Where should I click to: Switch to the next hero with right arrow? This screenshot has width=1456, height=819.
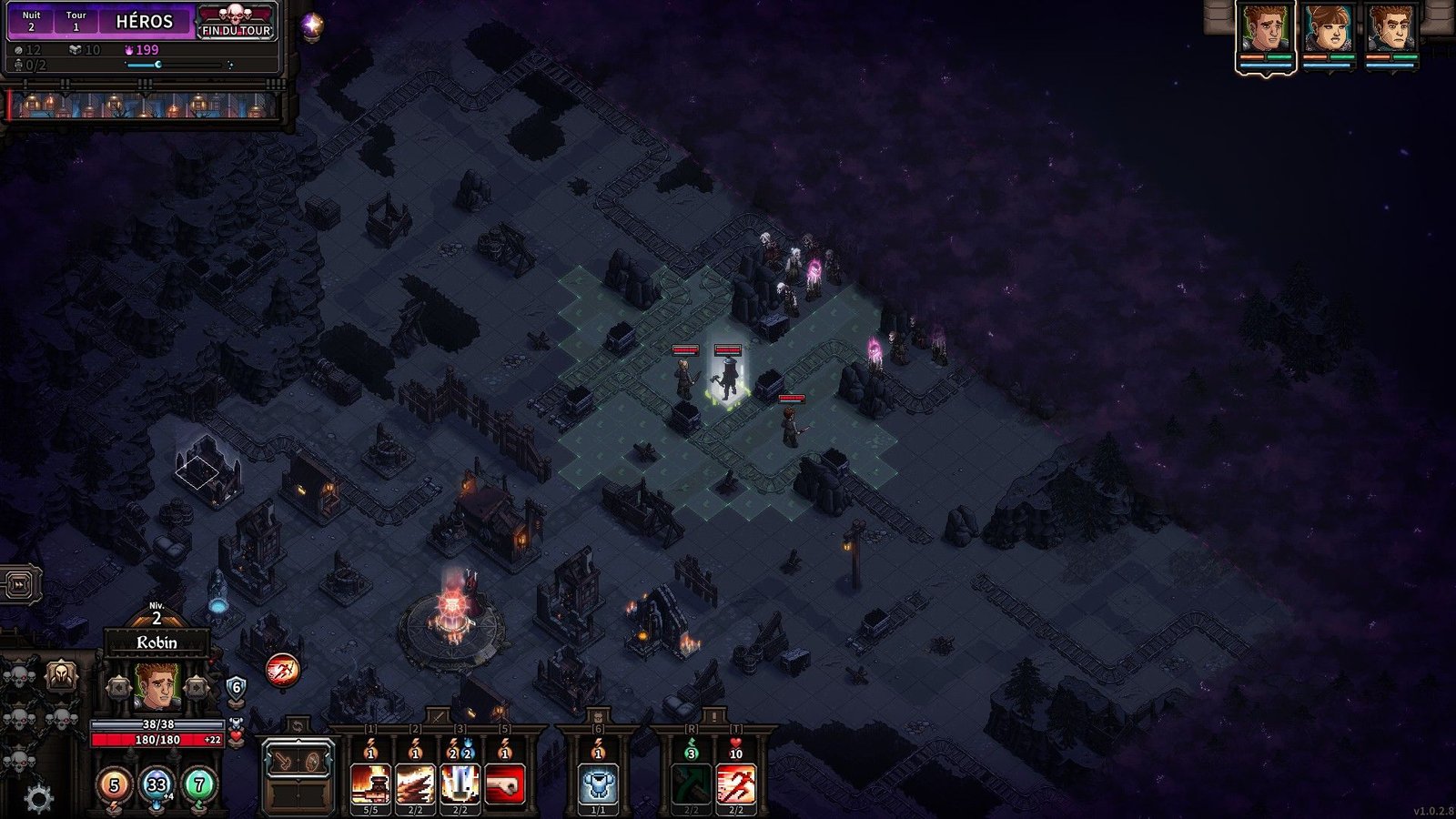pyautogui.click(x=196, y=687)
